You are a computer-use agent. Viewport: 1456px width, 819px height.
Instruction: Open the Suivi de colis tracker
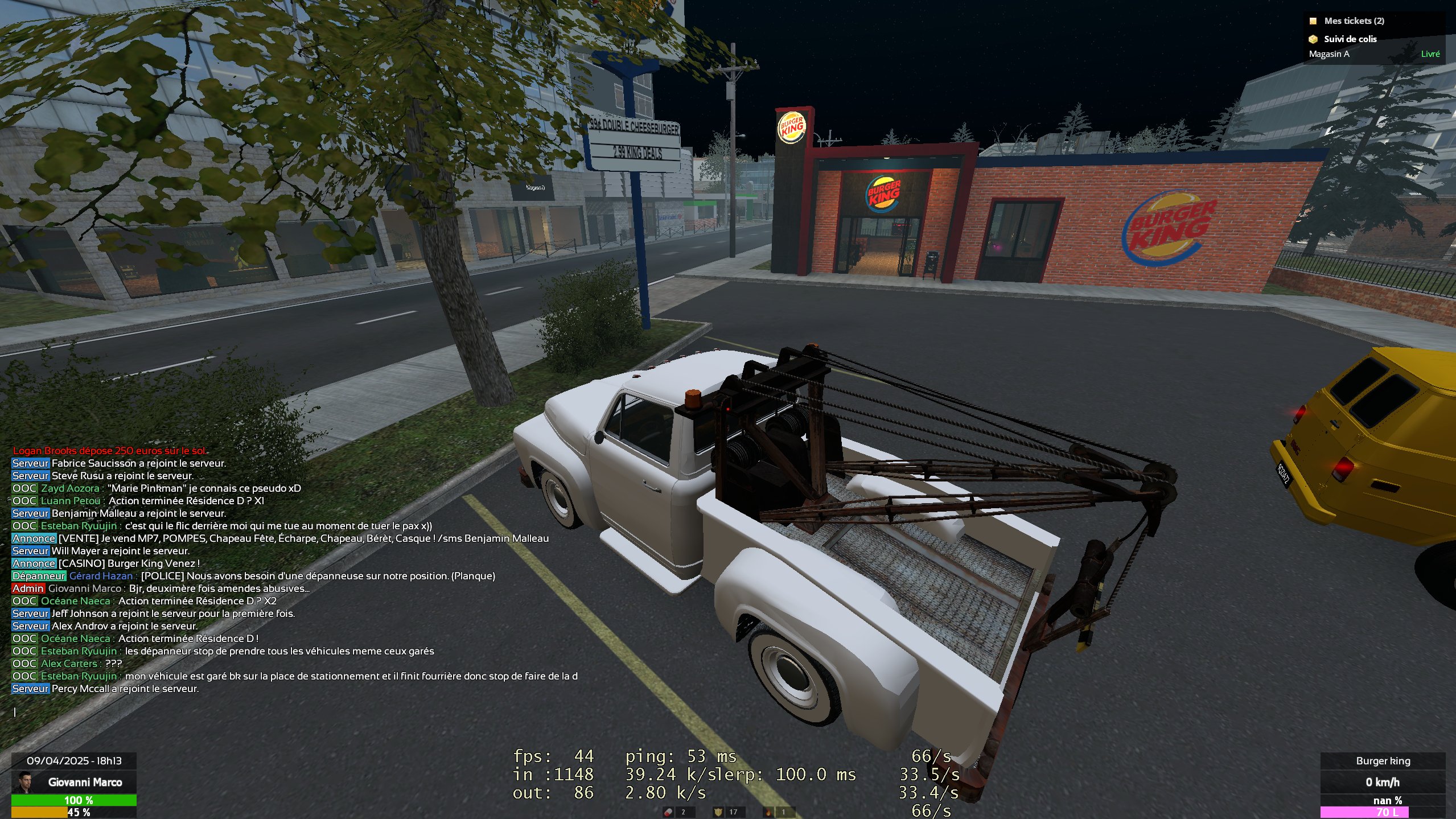pos(1350,39)
